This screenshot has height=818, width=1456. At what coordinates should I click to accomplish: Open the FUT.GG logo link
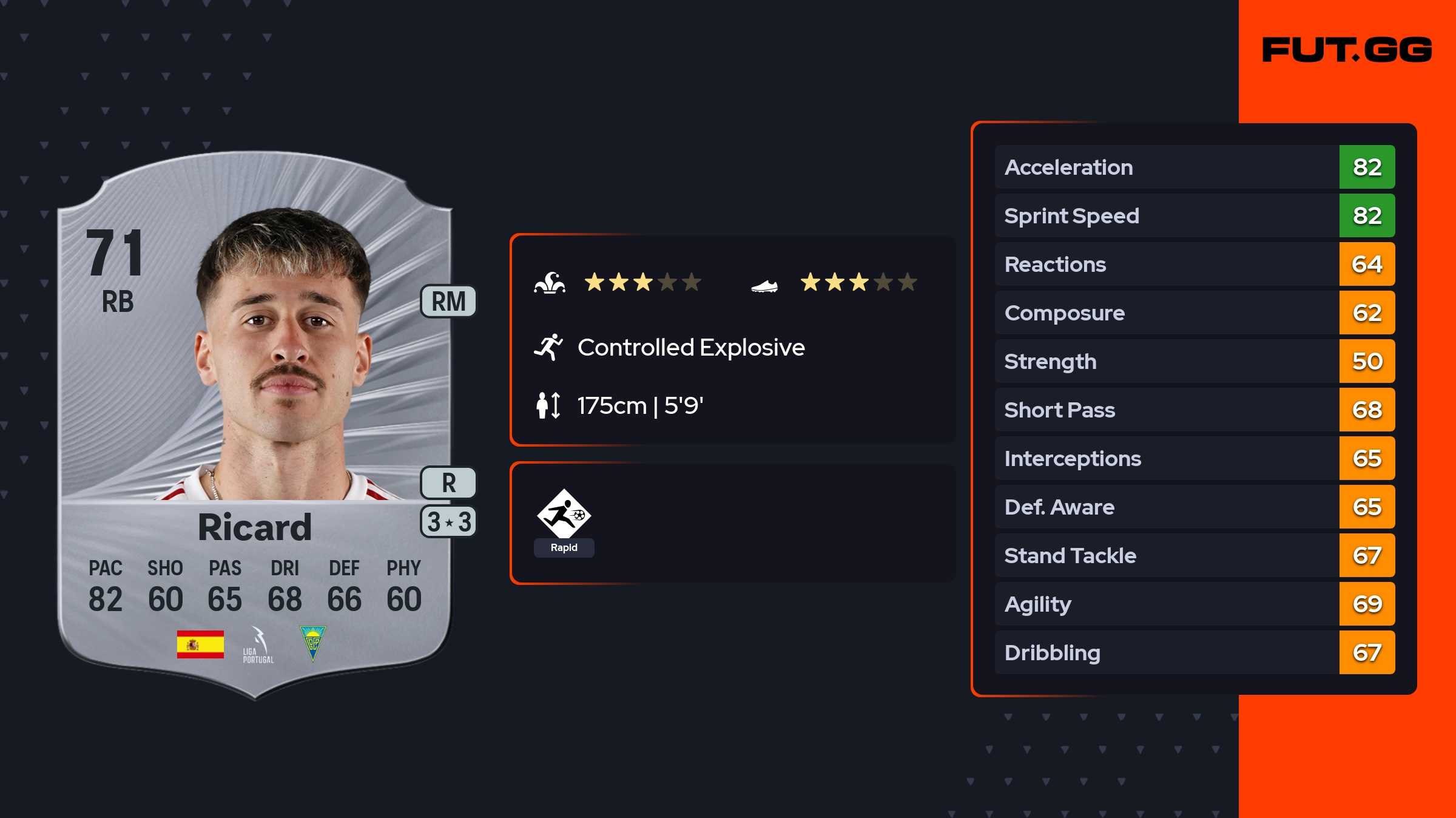(1347, 50)
